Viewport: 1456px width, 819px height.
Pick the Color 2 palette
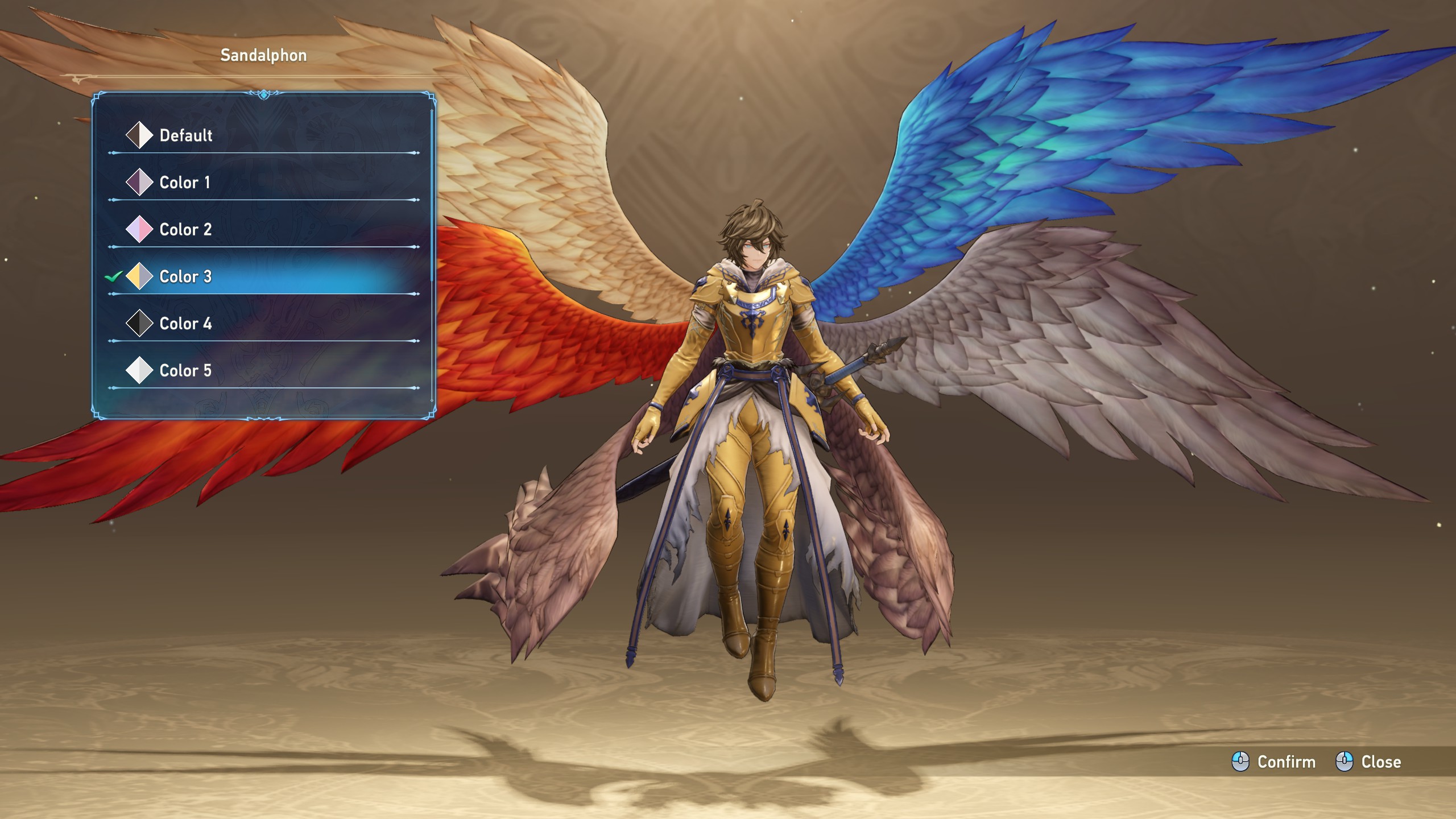click(185, 230)
